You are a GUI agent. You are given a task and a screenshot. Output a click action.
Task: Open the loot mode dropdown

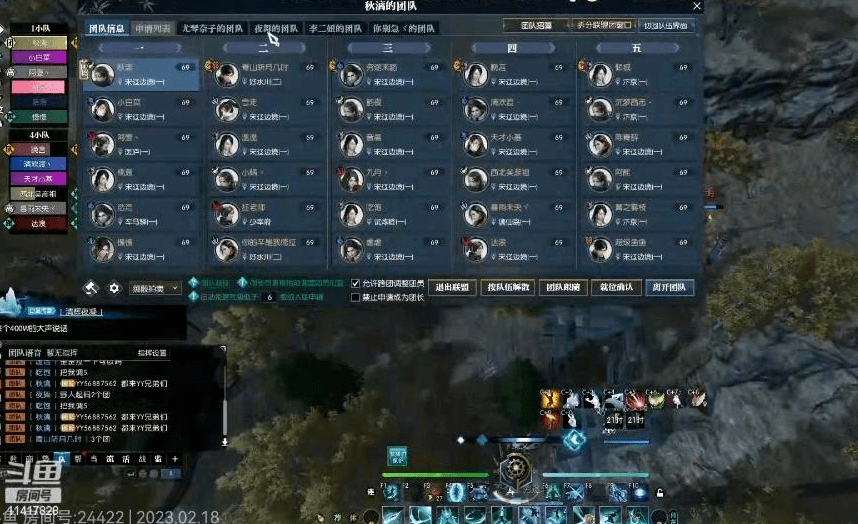(x=156, y=288)
